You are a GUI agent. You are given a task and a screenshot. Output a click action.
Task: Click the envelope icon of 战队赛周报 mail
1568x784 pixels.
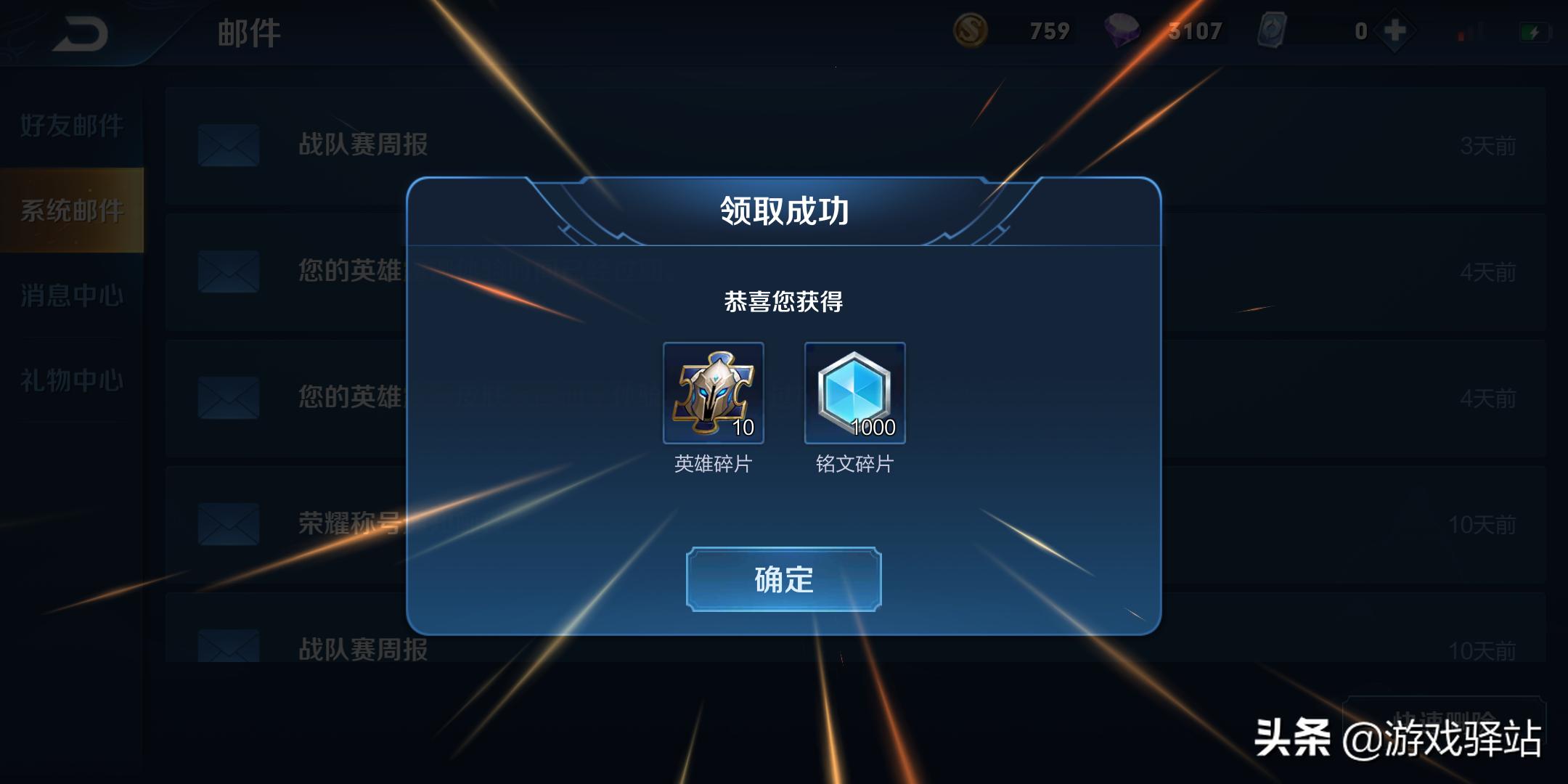[x=227, y=145]
